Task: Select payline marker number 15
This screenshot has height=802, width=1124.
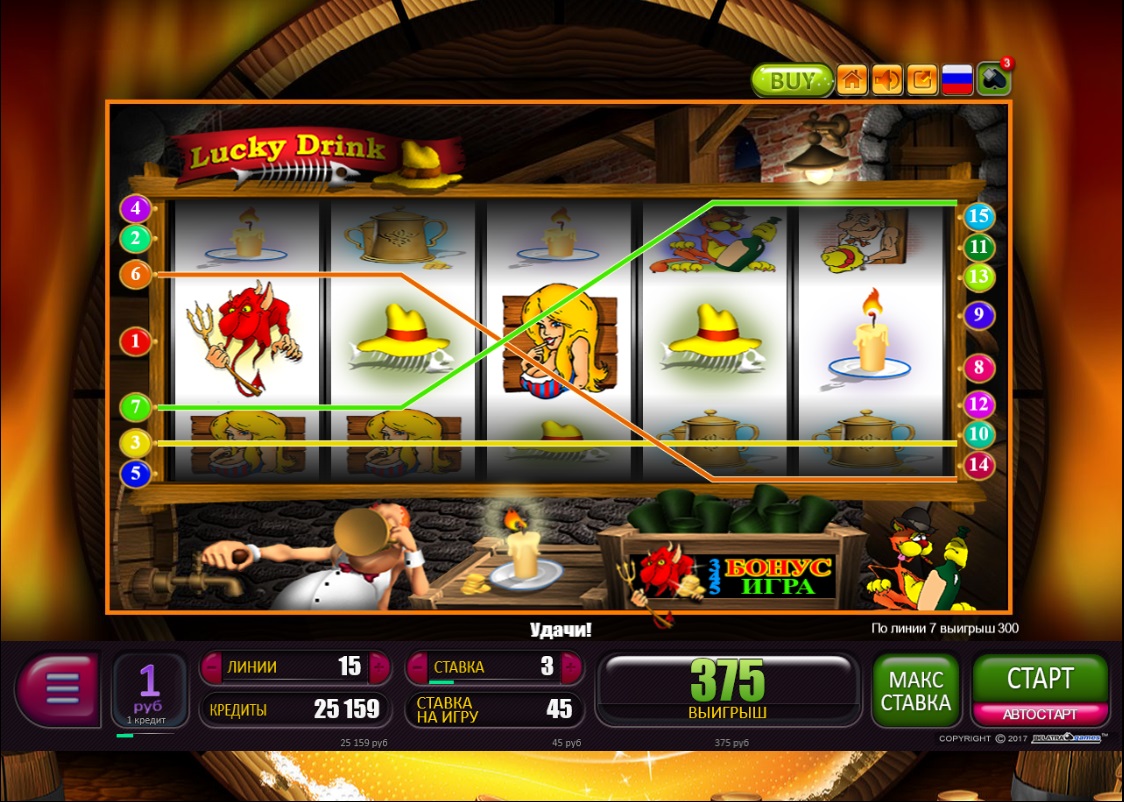Action: 979,216
